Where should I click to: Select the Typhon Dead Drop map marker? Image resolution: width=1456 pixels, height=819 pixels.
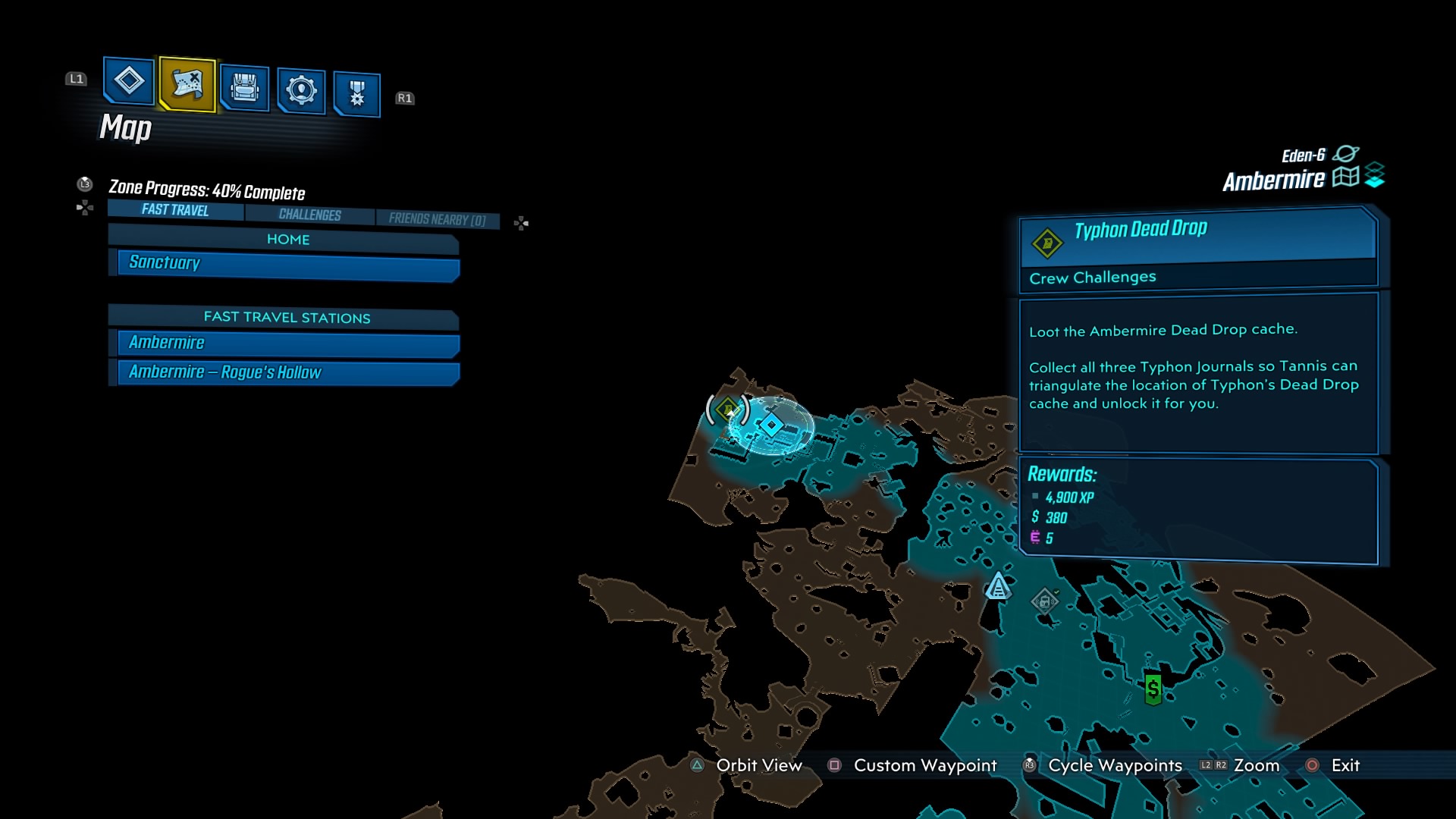click(728, 410)
